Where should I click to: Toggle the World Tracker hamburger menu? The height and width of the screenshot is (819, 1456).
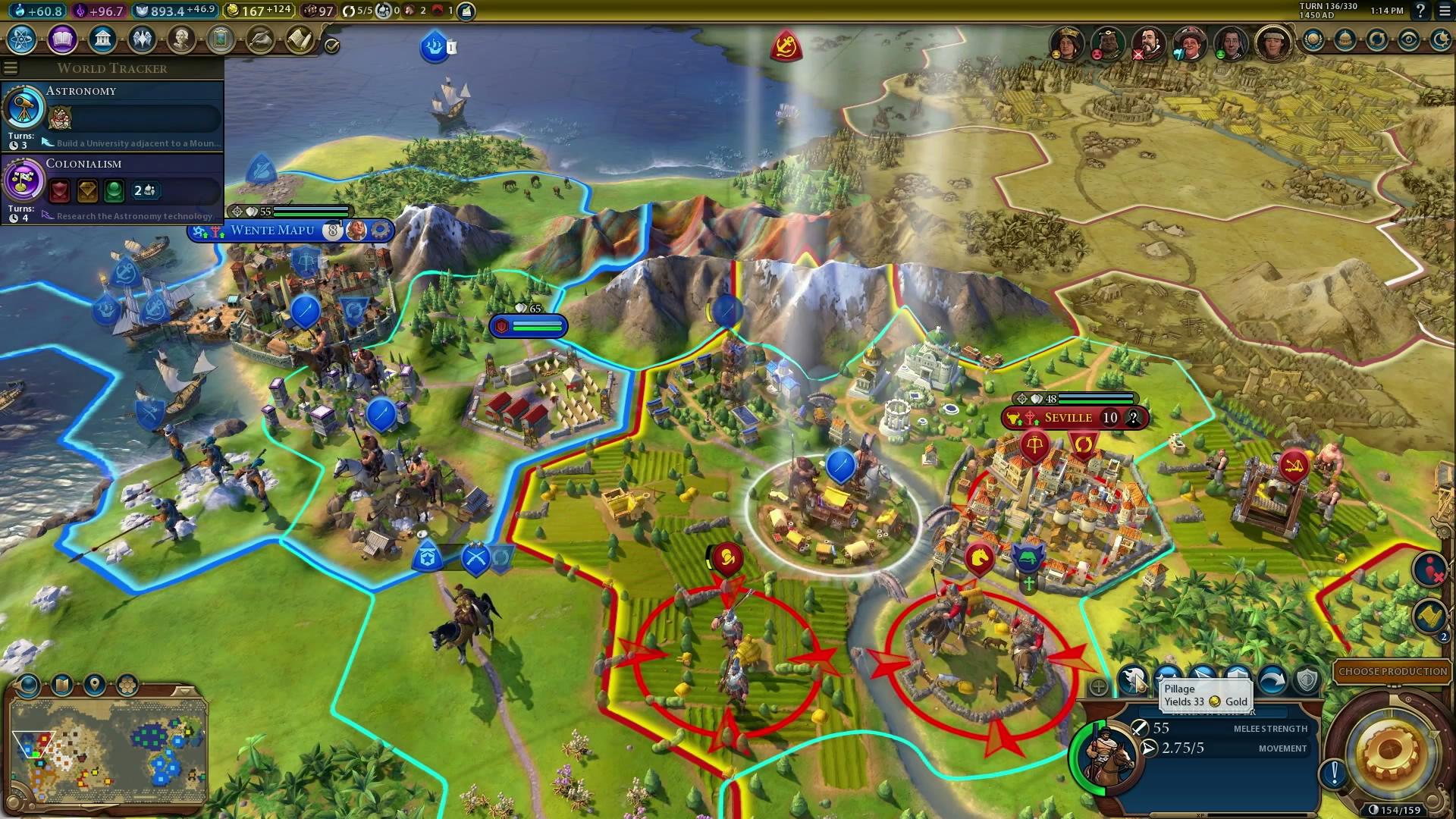click(11, 68)
